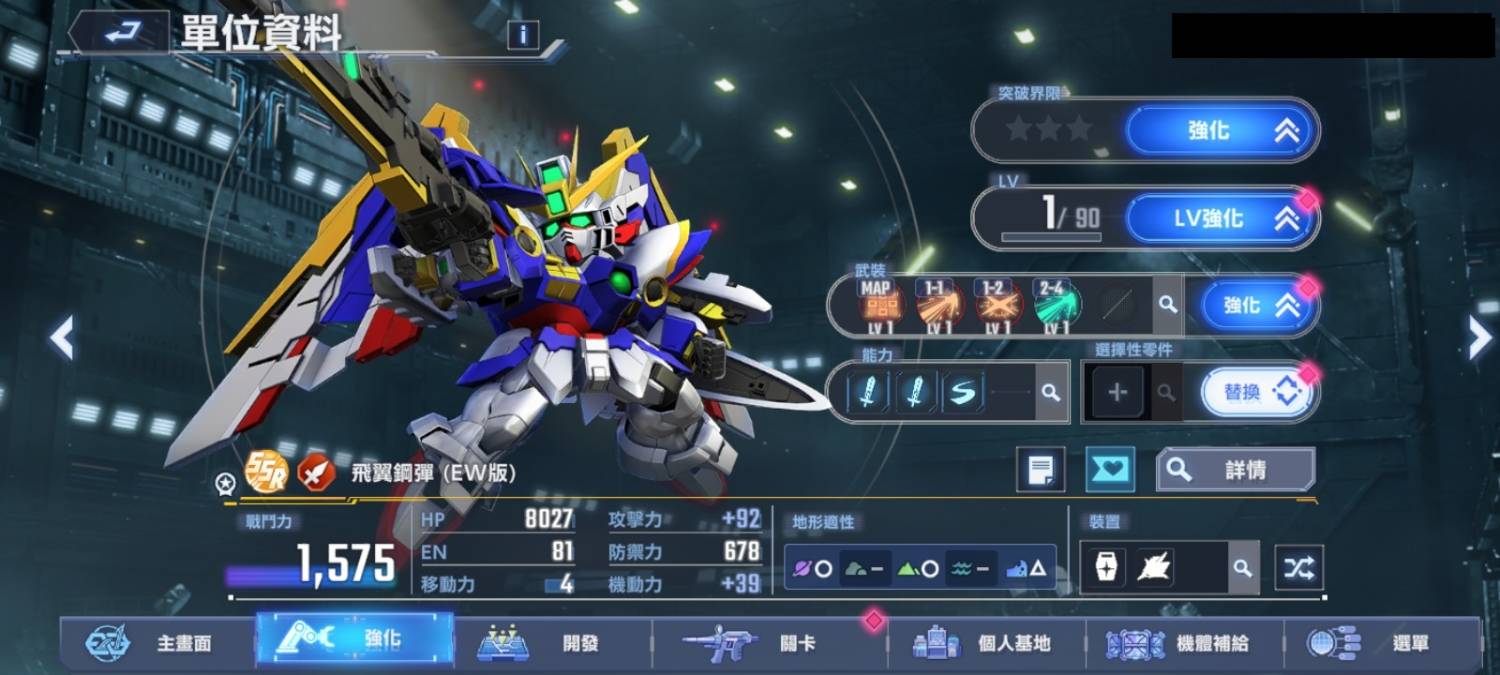Inspect the 能力 abilities magnifier
Viewport: 1500px width, 675px height.
1050,392
